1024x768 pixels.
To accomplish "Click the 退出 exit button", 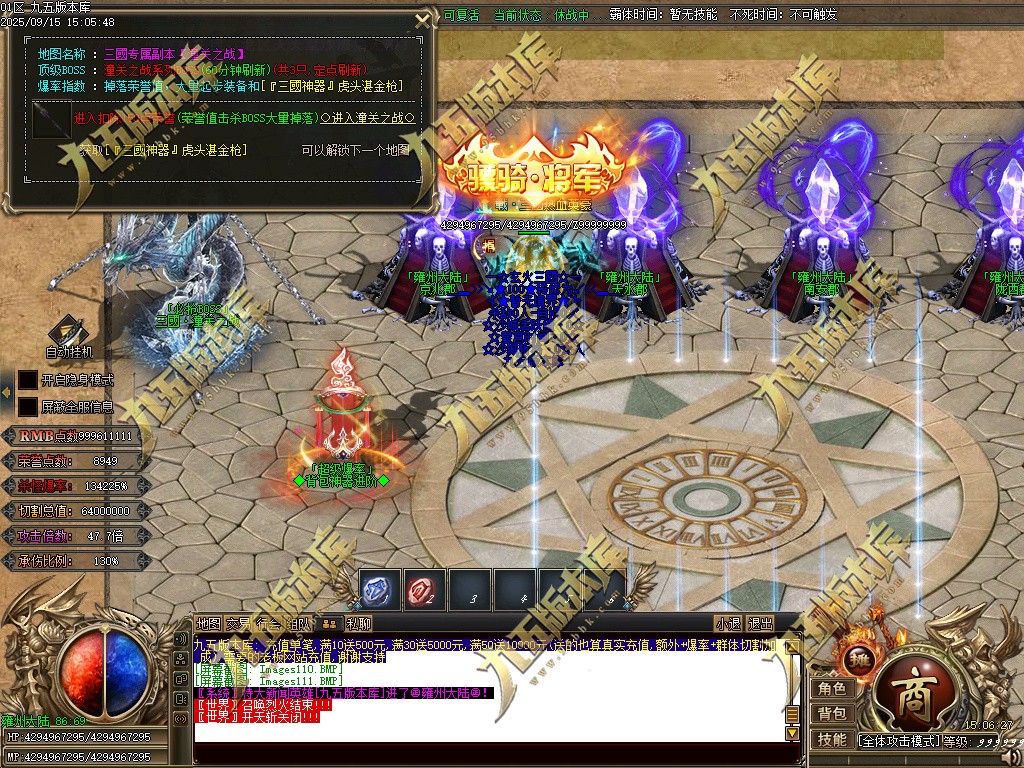I will (x=761, y=624).
